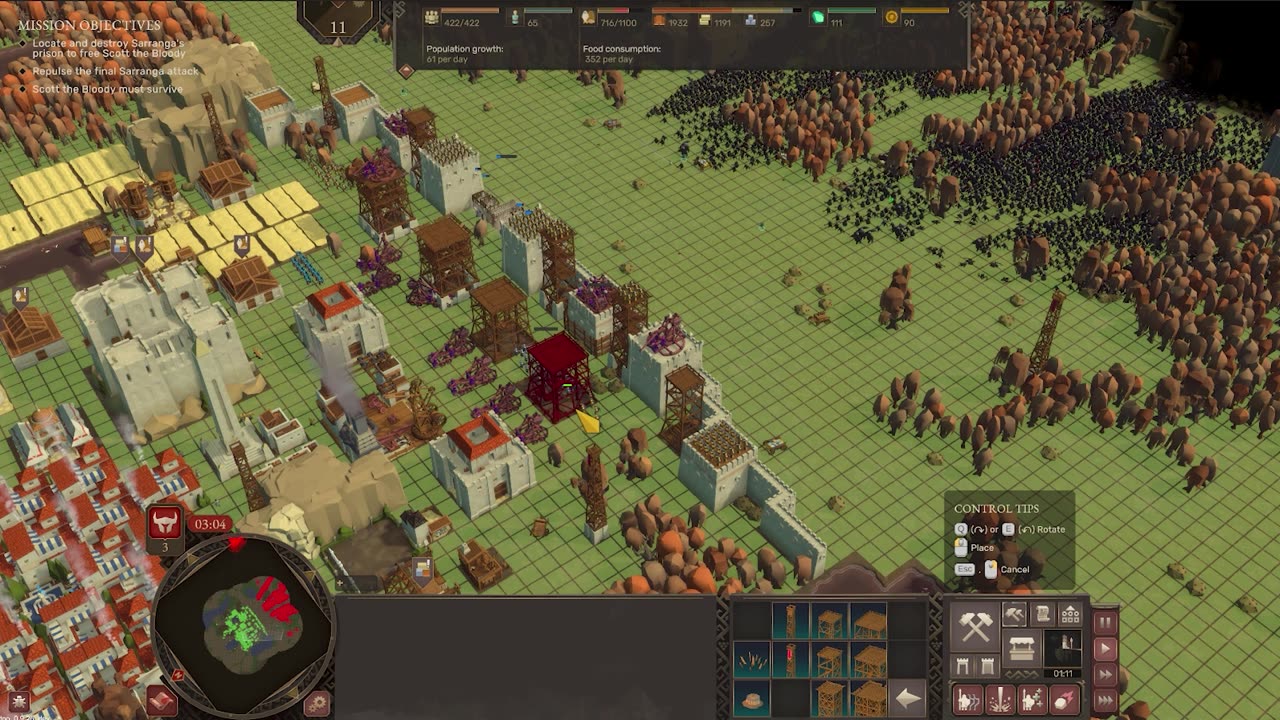
Task: Open the settings gear beside the minimap
Action: coord(317,703)
